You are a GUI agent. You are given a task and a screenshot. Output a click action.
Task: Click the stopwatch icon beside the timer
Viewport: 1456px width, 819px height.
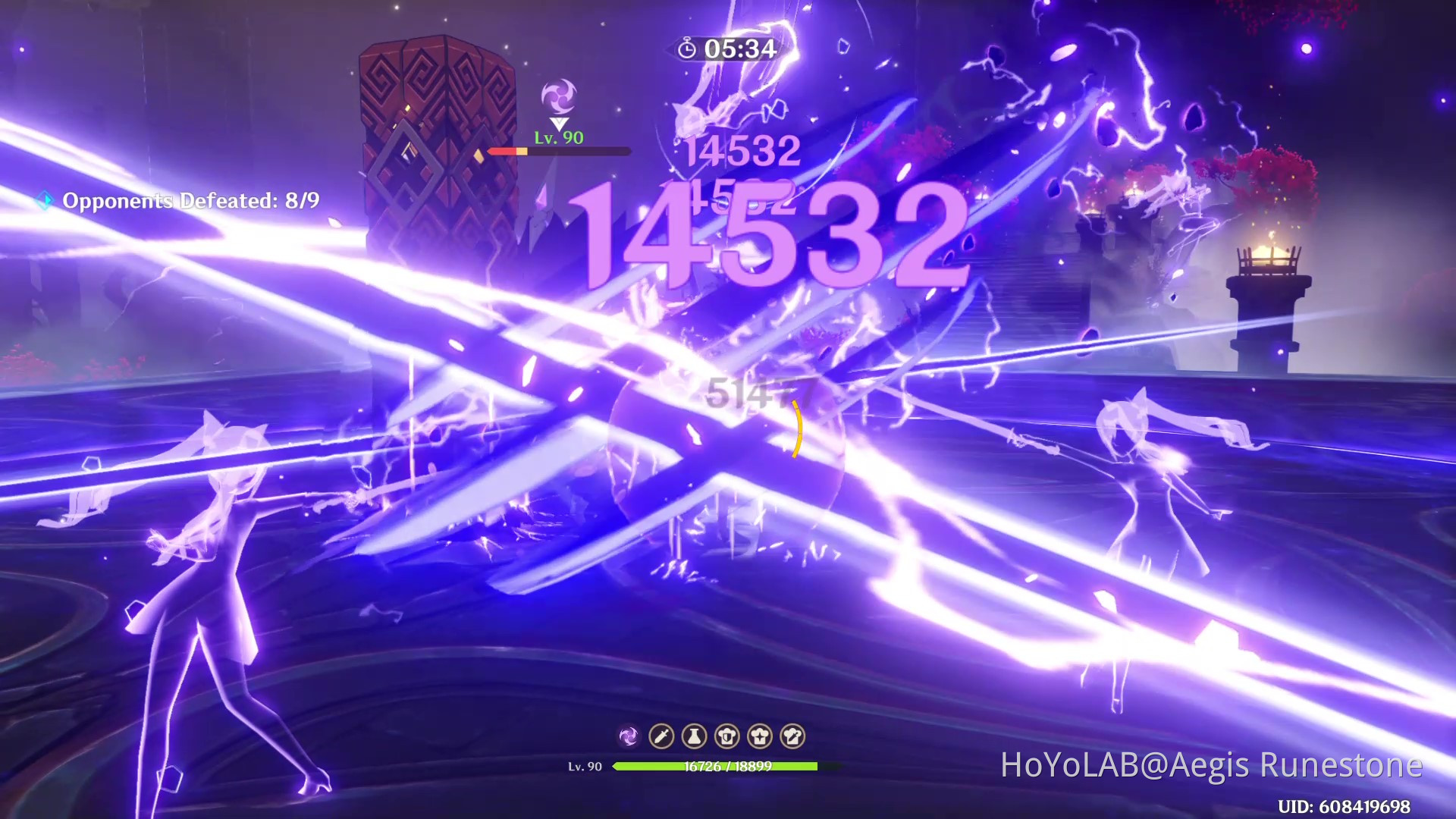pyautogui.click(x=688, y=48)
